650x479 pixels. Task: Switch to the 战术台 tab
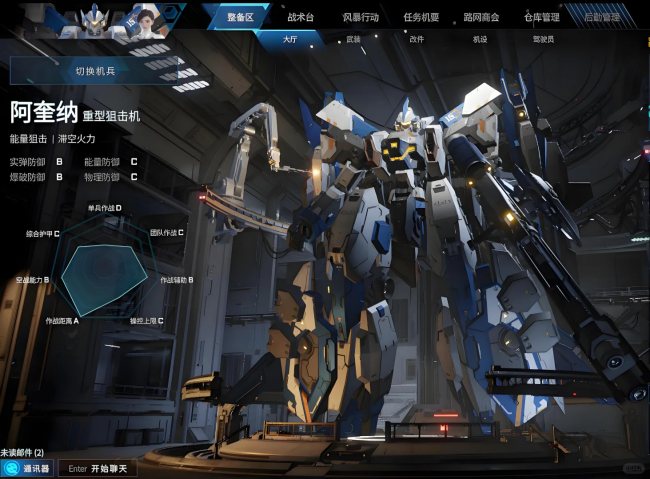point(300,17)
